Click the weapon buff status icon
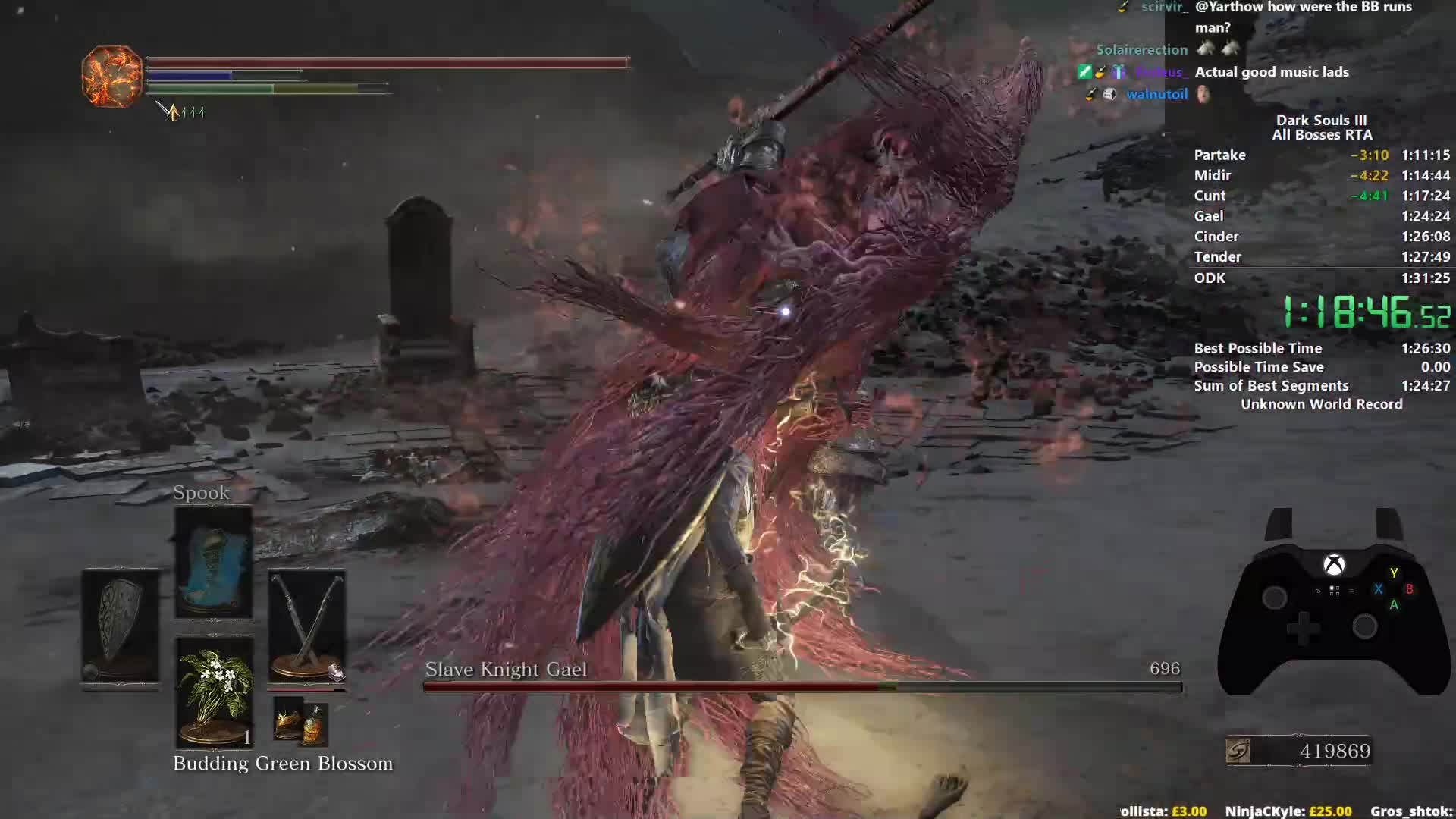1456x819 pixels. [173, 112]
